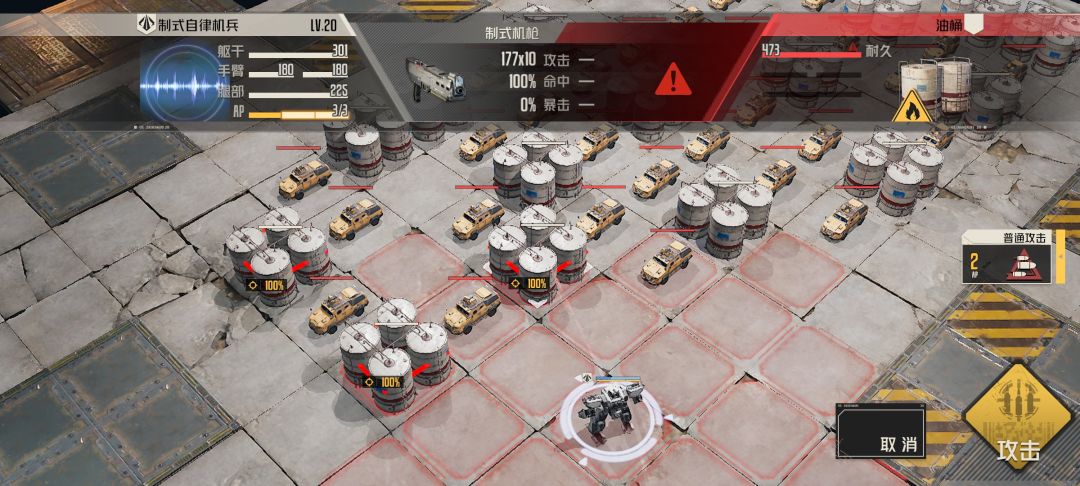Open the 制式自律机兵 waveform portrait
The width and height of the screenshot is (1080, 486).
pyautogui.click(x=178, y=84)
